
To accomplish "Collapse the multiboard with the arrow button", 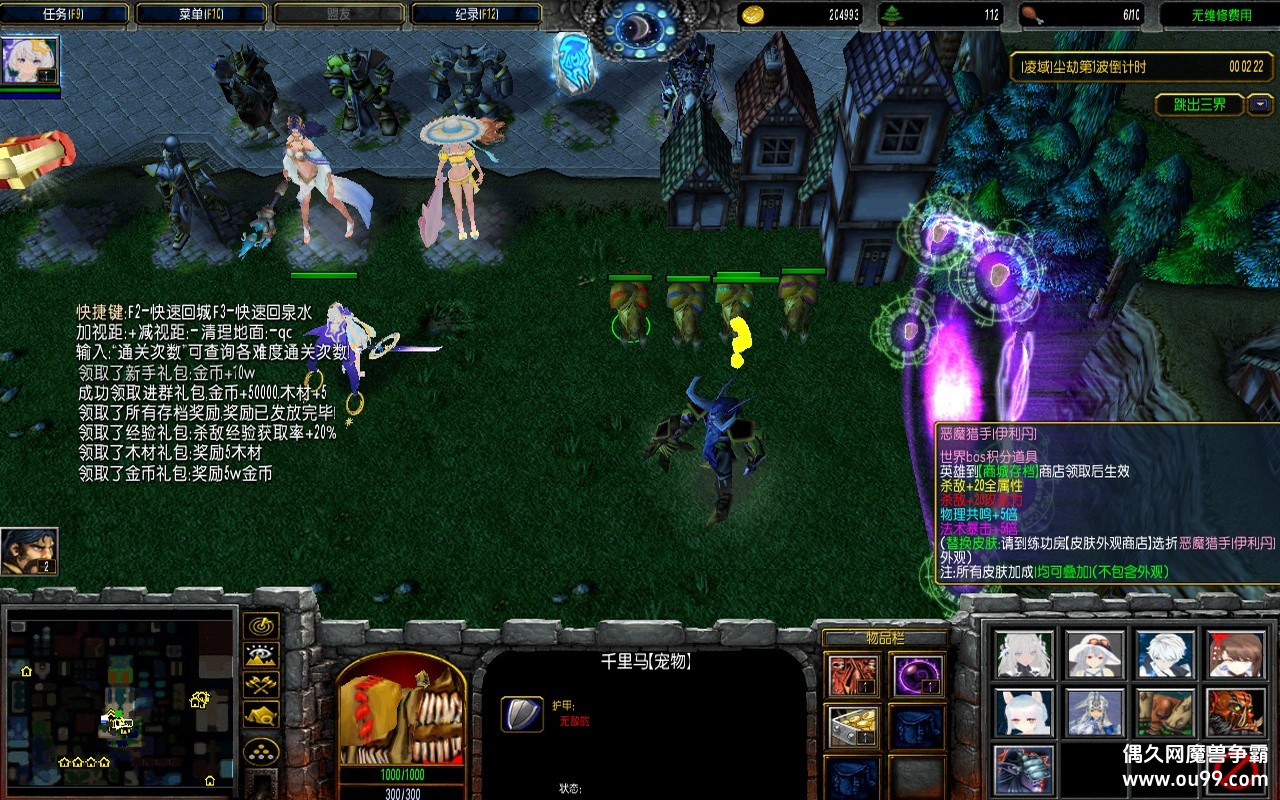I will click(1260, 104).
